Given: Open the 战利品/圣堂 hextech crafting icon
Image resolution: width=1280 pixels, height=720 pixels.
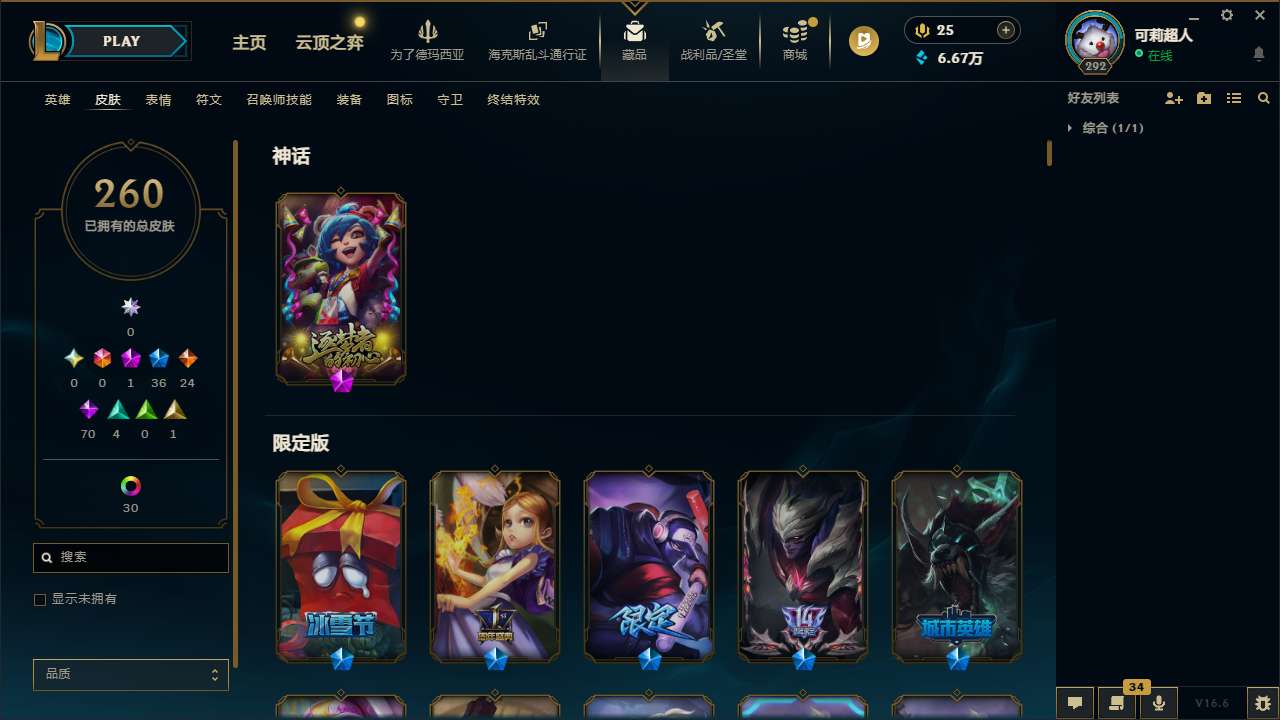Looking at the screenshot, I should click(x=713, y=33).
